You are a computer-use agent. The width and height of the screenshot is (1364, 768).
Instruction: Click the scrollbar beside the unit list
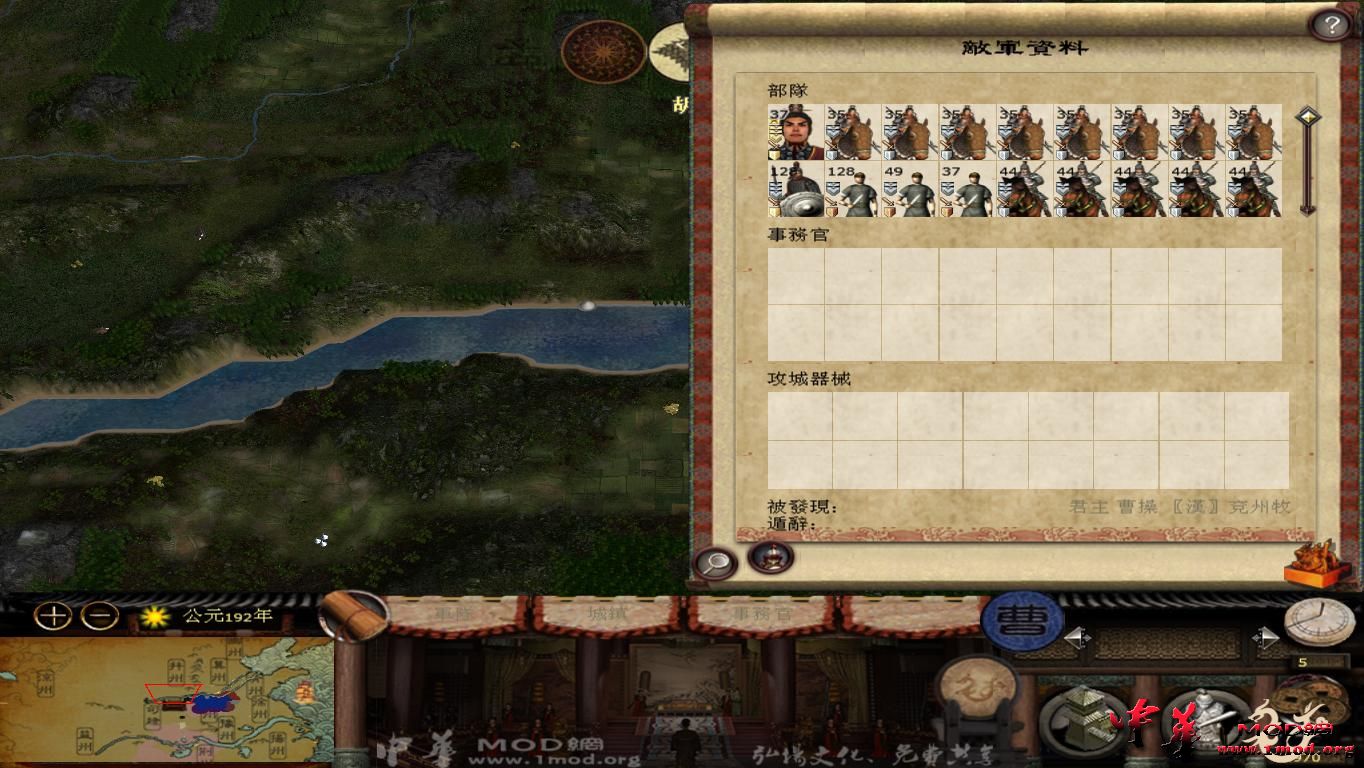pos(1307,160)
